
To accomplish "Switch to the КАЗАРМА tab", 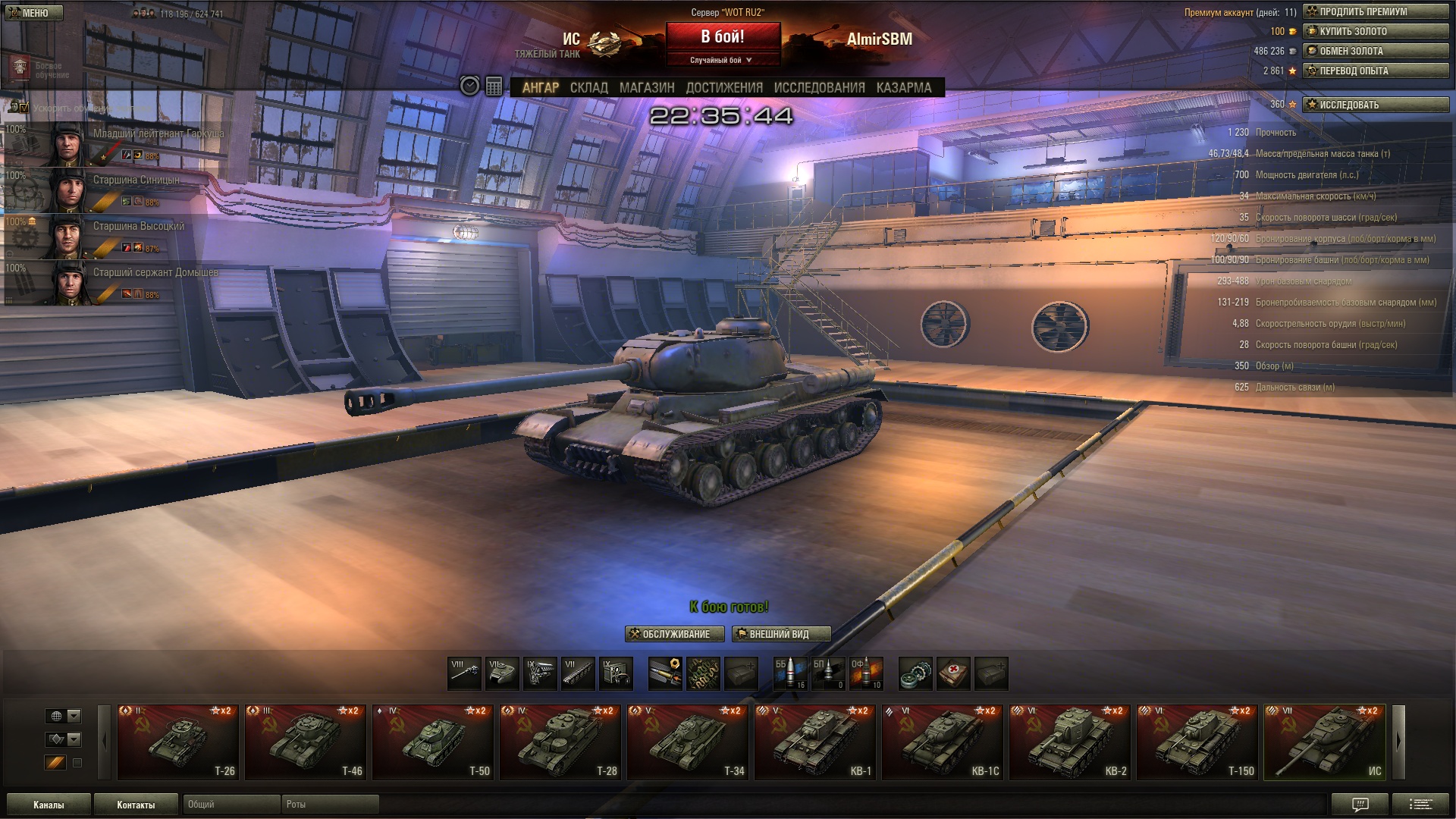I will pyautogui.click(x=903, y=88).
